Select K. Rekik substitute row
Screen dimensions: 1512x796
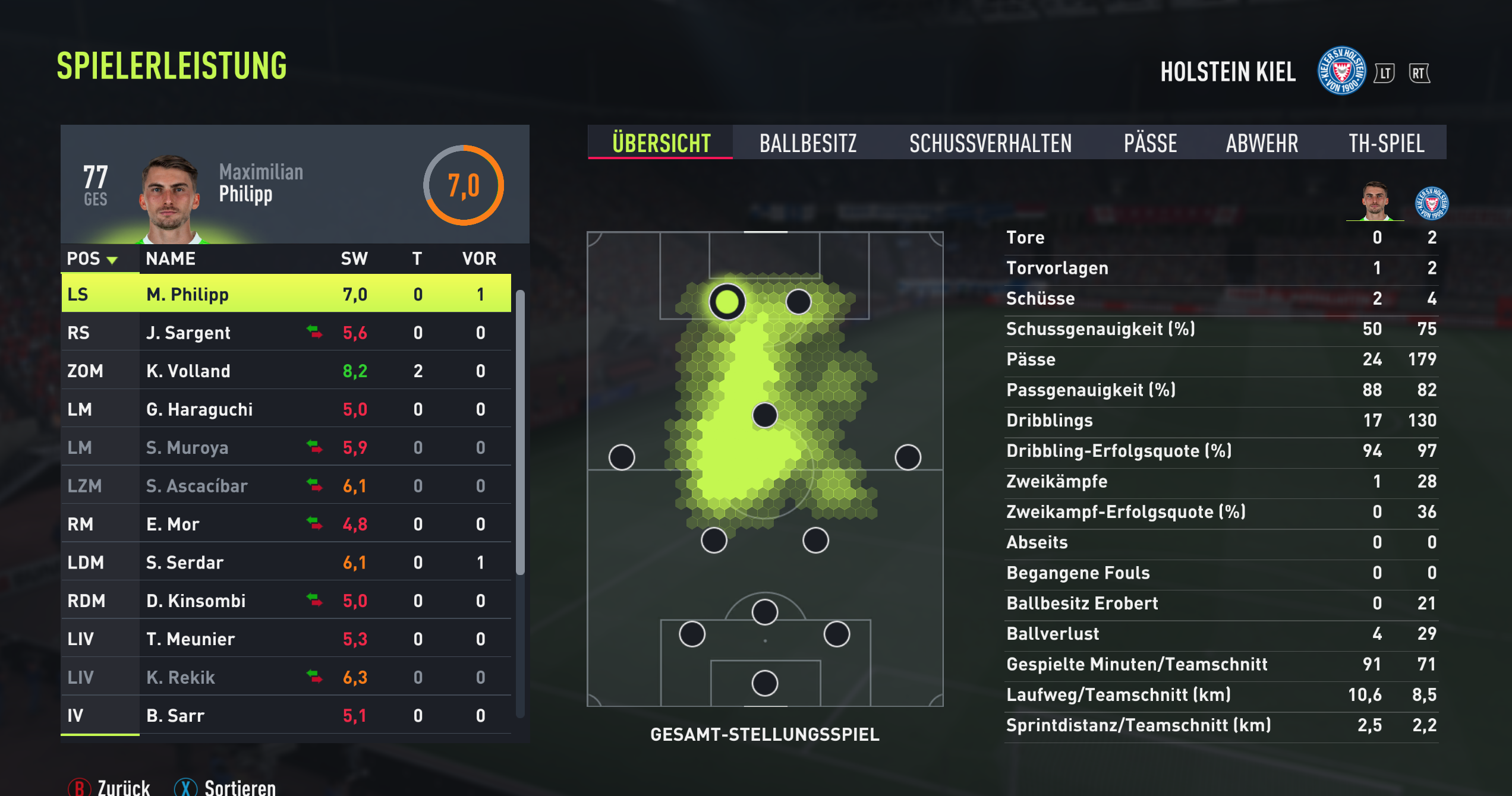[286, 677]
